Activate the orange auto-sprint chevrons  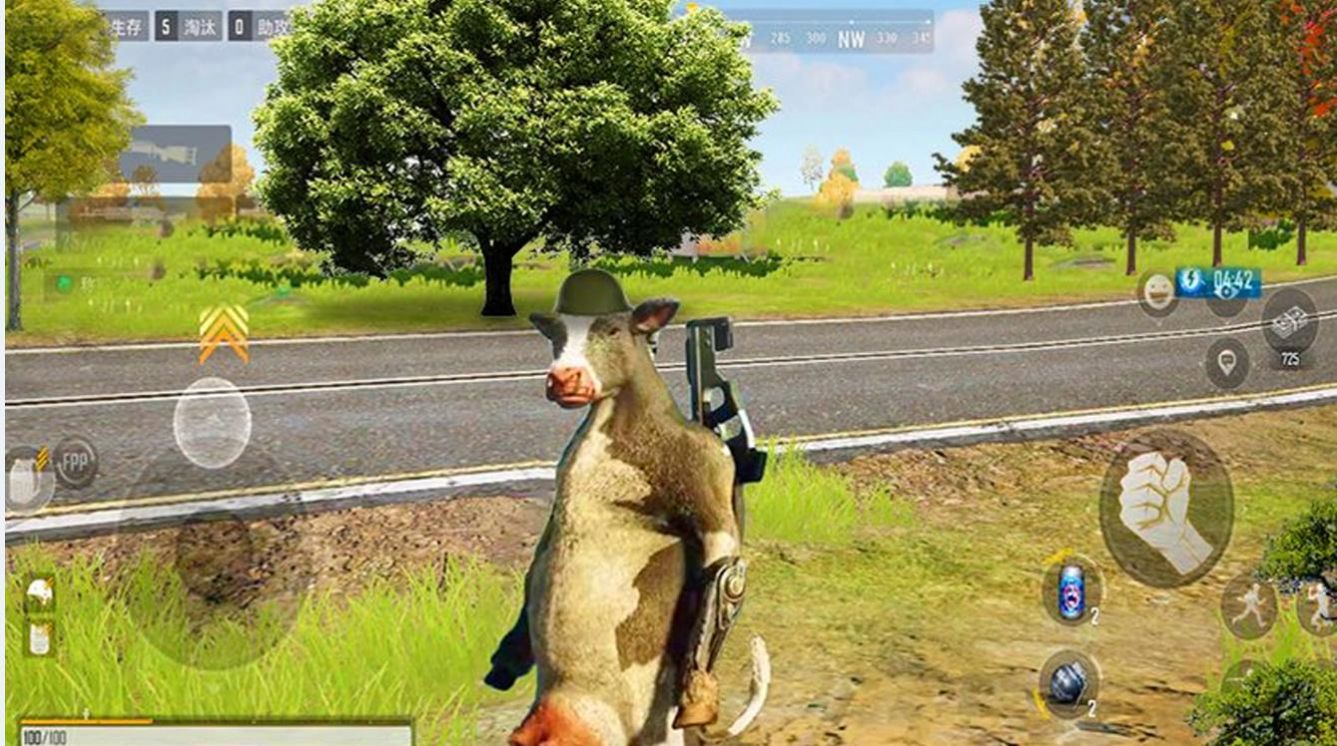pos(223,333)
